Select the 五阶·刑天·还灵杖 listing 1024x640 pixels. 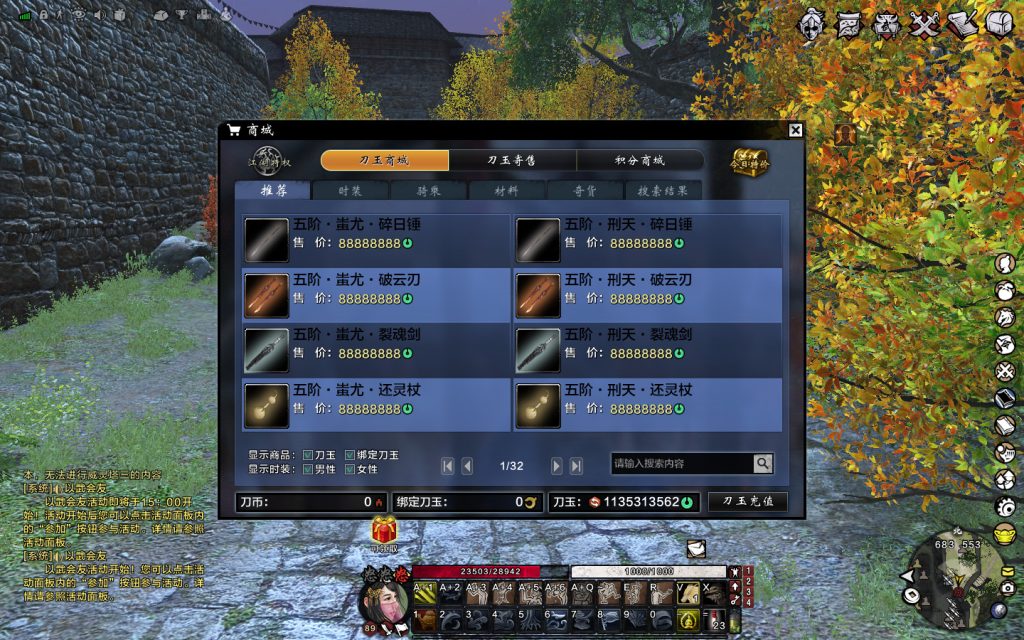(648, 405)
